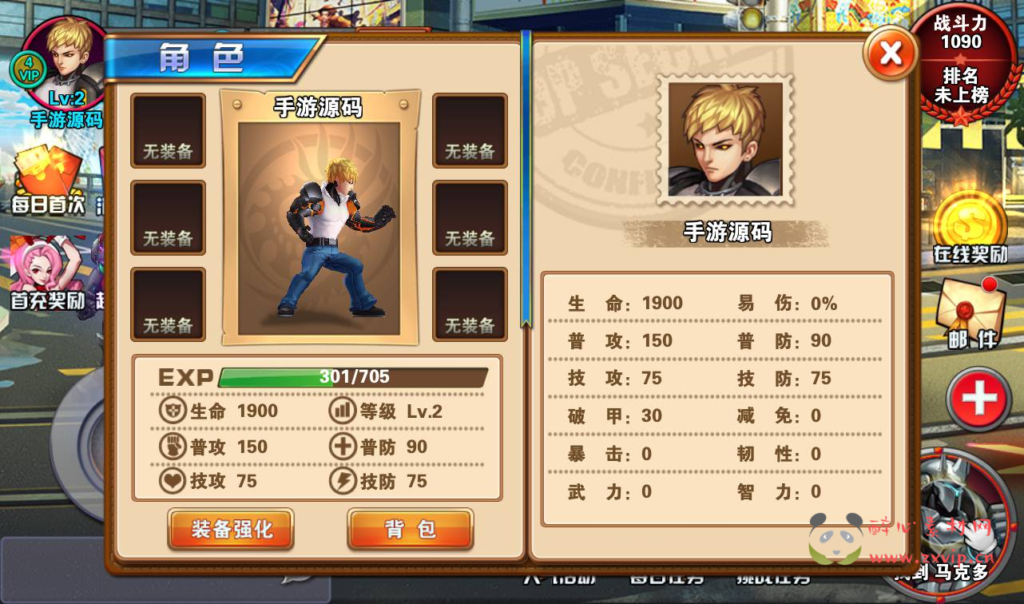Click the blonde character portrait stamp
1024x604 pixels.
726,139
